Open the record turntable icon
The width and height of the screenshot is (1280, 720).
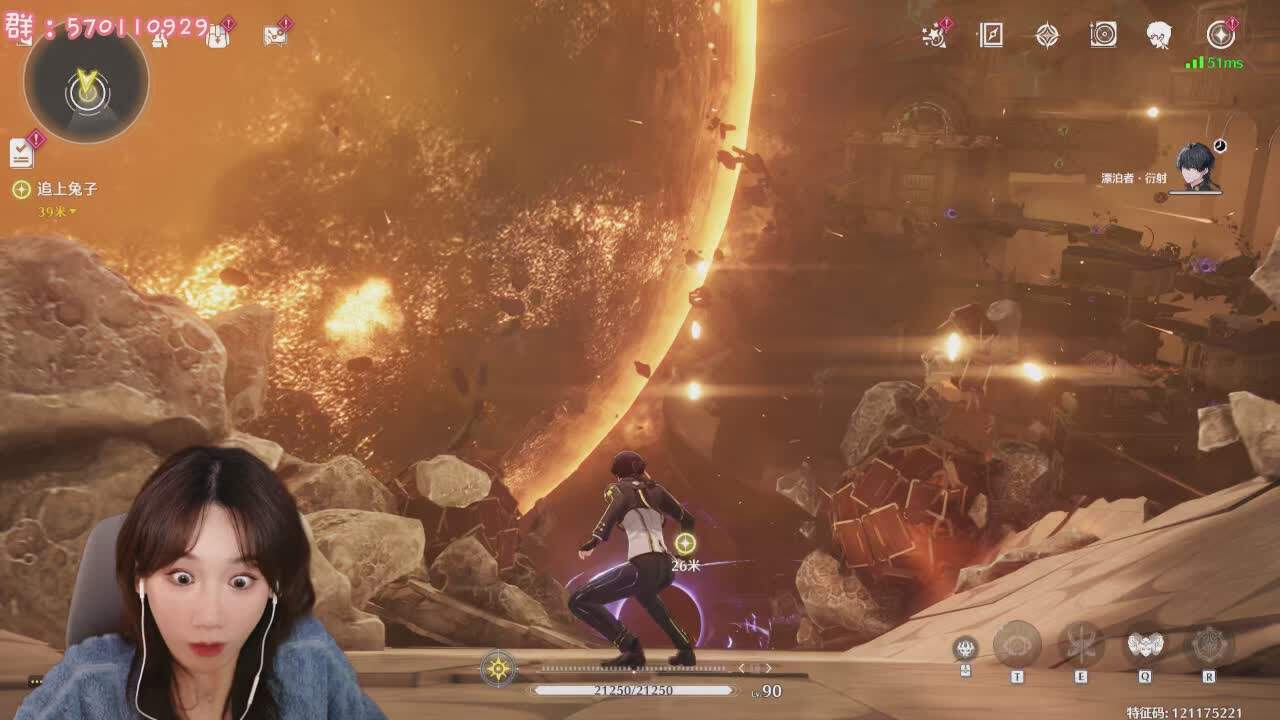pyautogui.click(x=1103, y=35)
